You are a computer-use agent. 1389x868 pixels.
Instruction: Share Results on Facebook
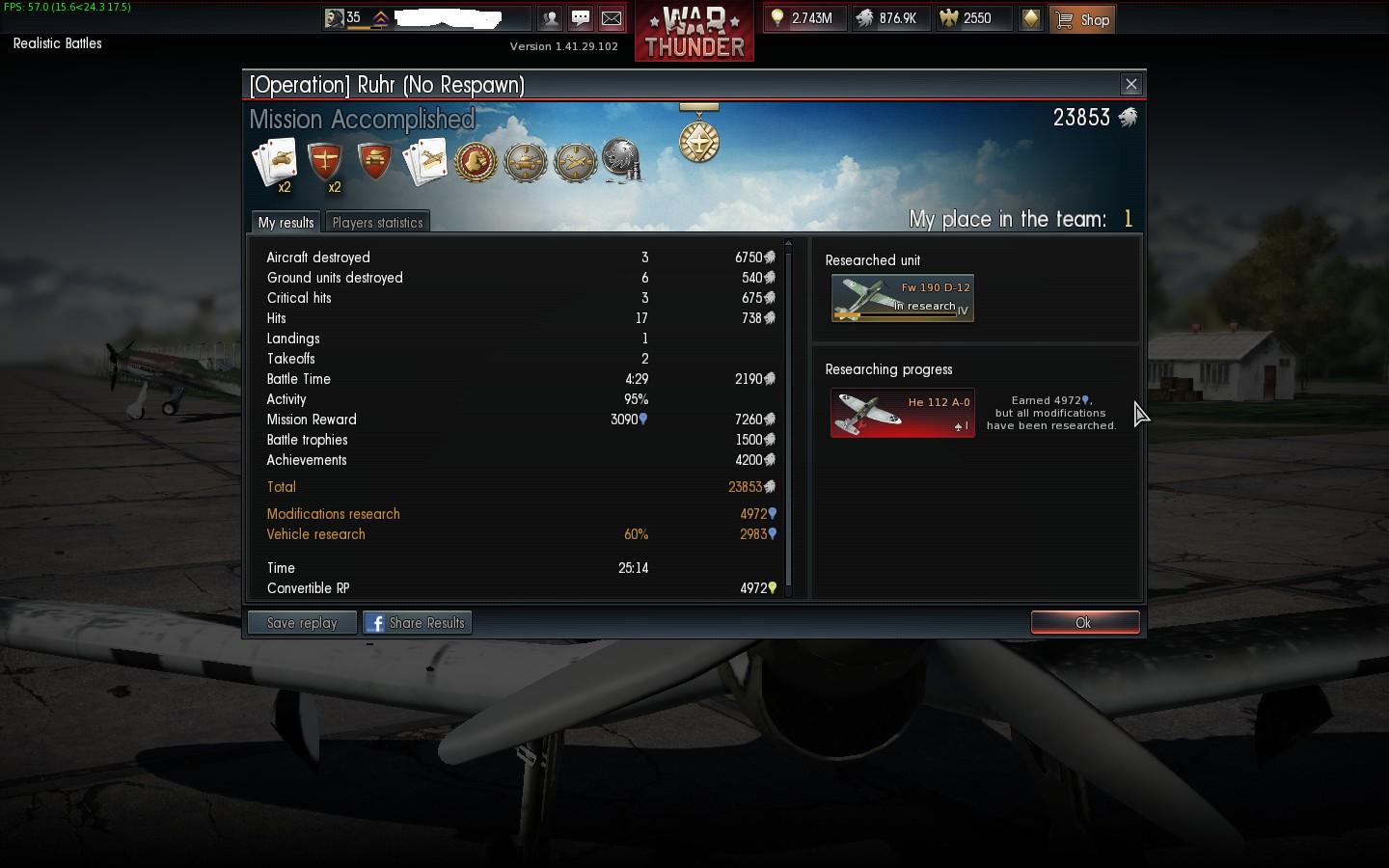point(417,623)
